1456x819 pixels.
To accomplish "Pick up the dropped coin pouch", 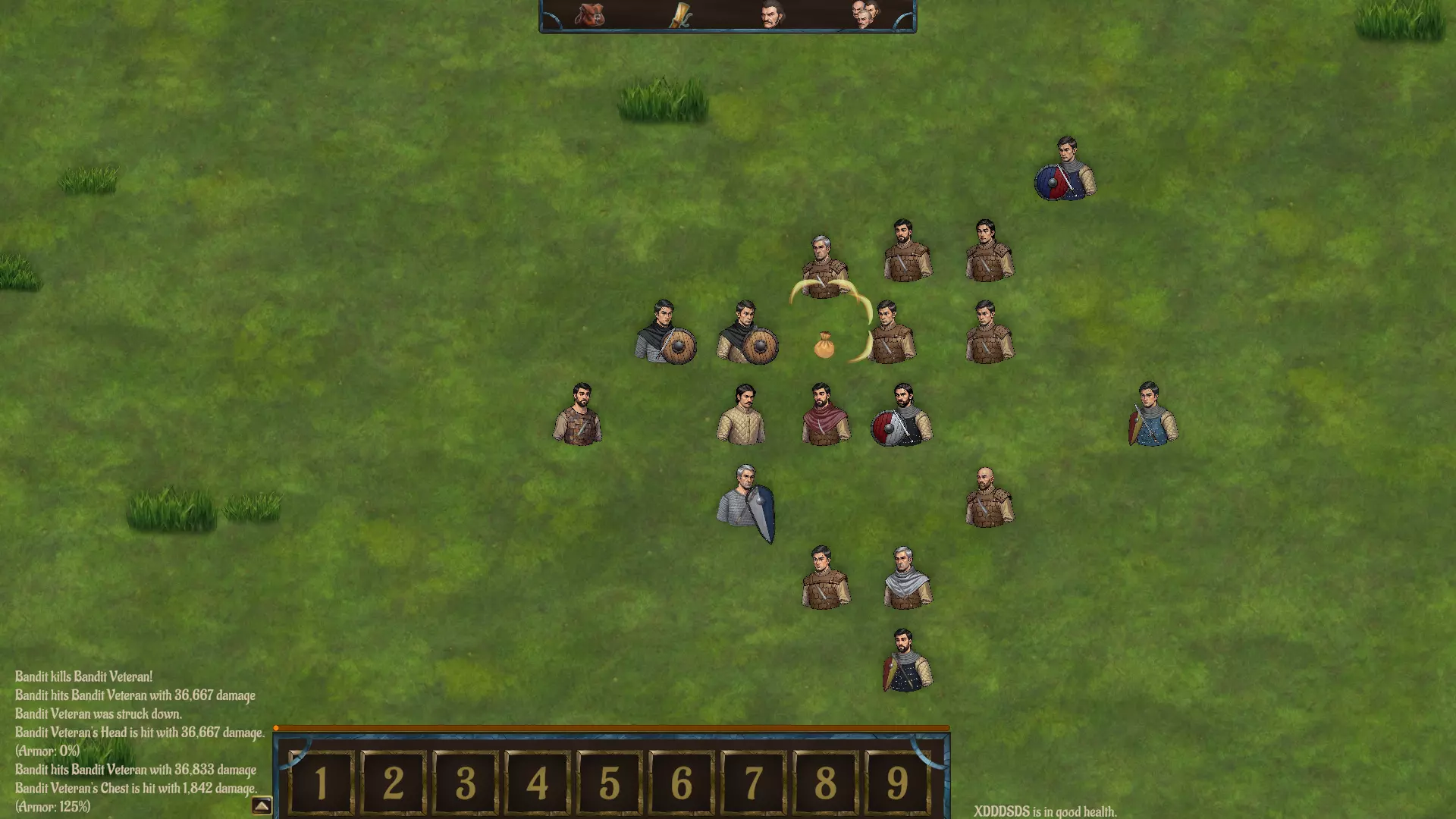I will click(824, 345).
